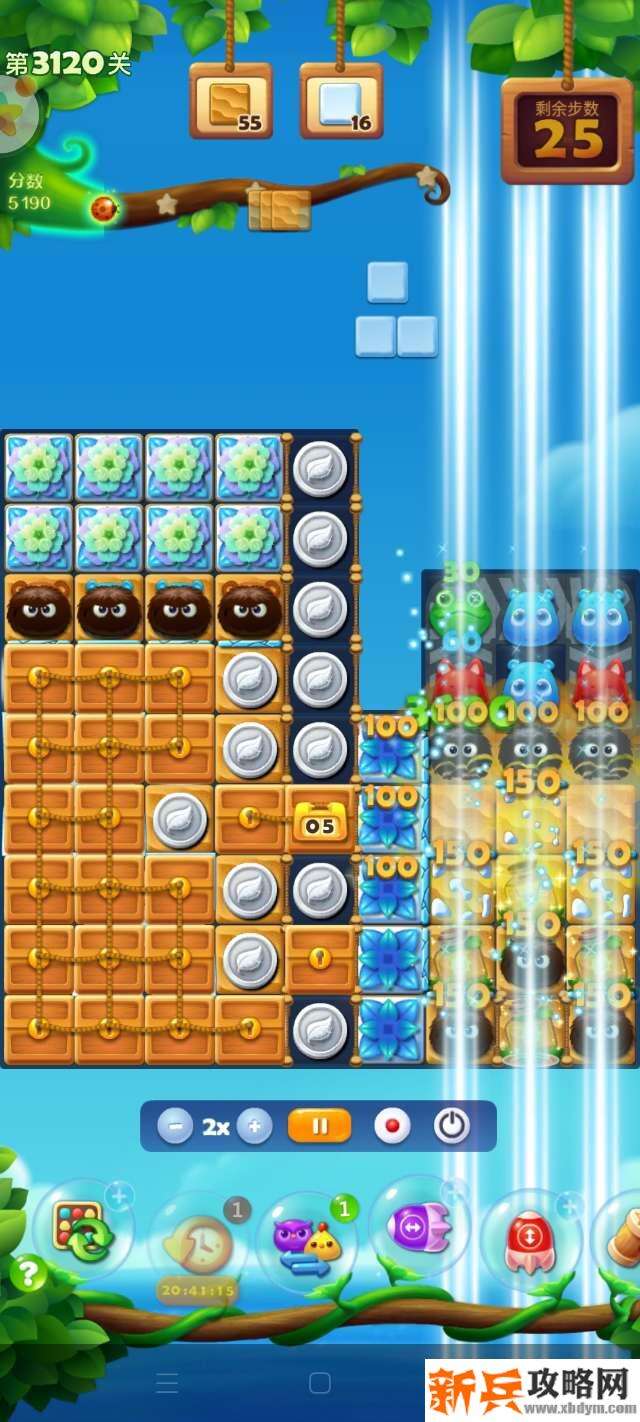Tap the ice block goal sign
This screenshot has width=640, height=1422.
(341, 102)
